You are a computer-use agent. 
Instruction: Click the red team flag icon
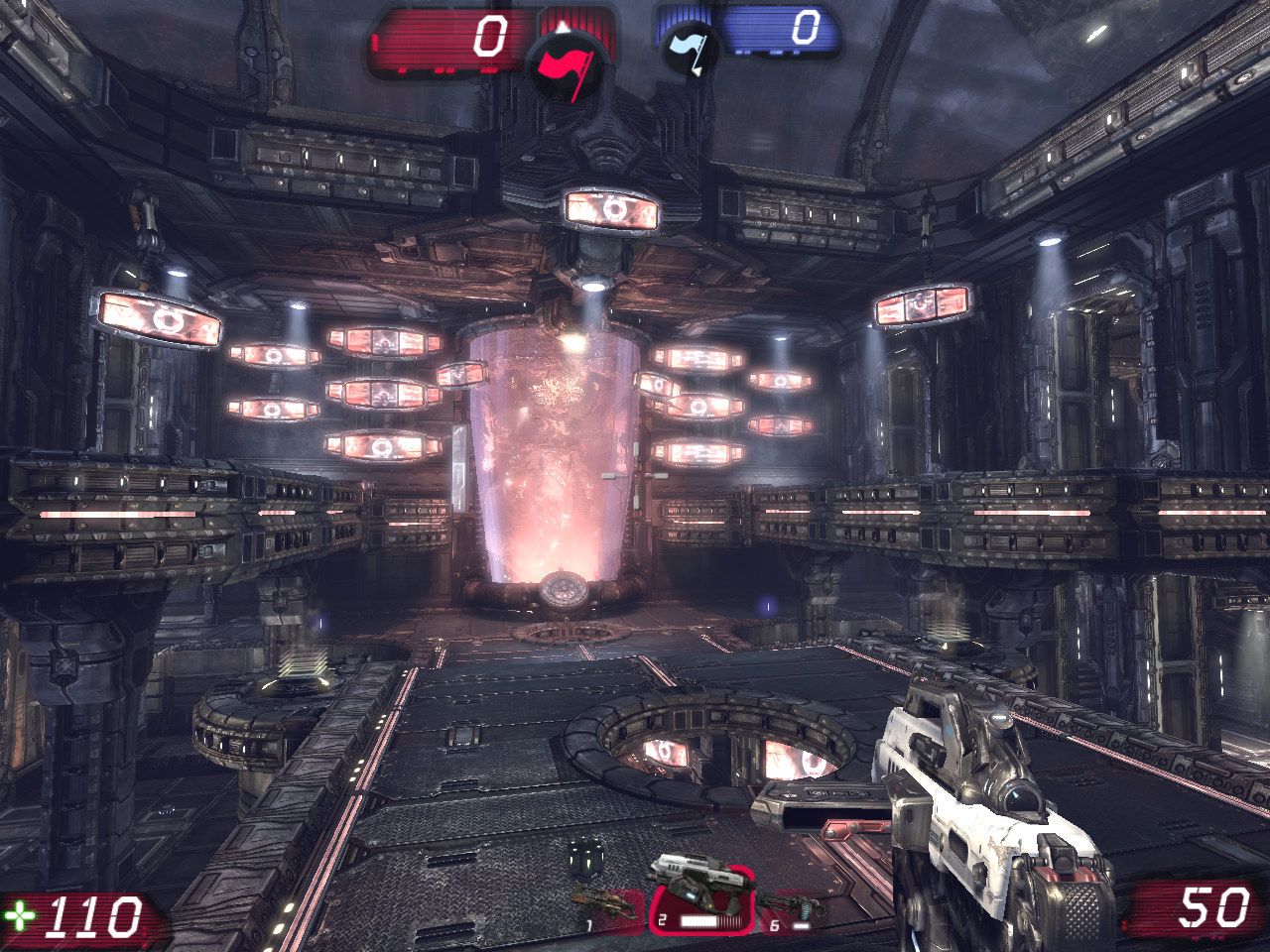point(563,65)
